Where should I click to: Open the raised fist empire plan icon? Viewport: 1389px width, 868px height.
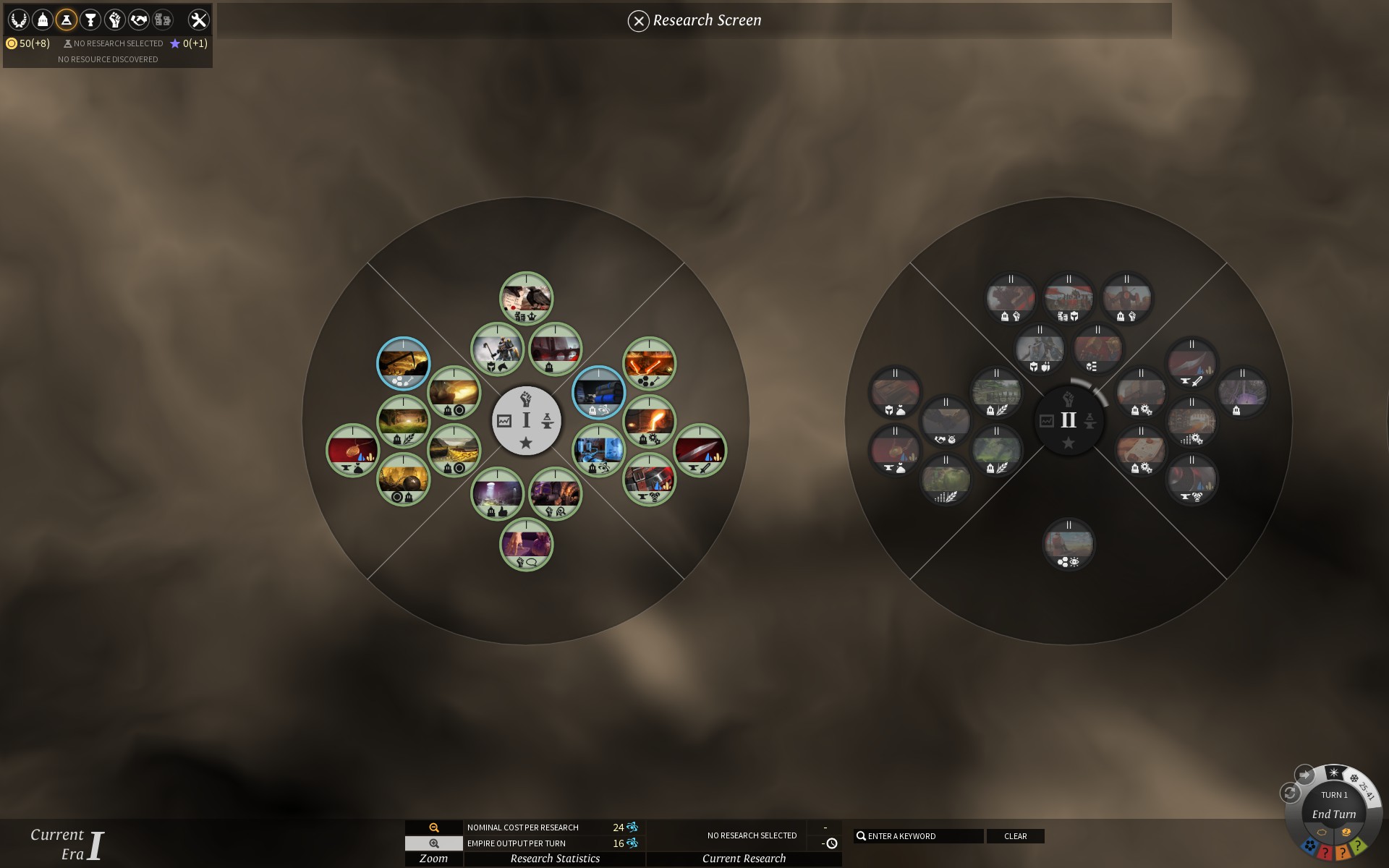114,20
